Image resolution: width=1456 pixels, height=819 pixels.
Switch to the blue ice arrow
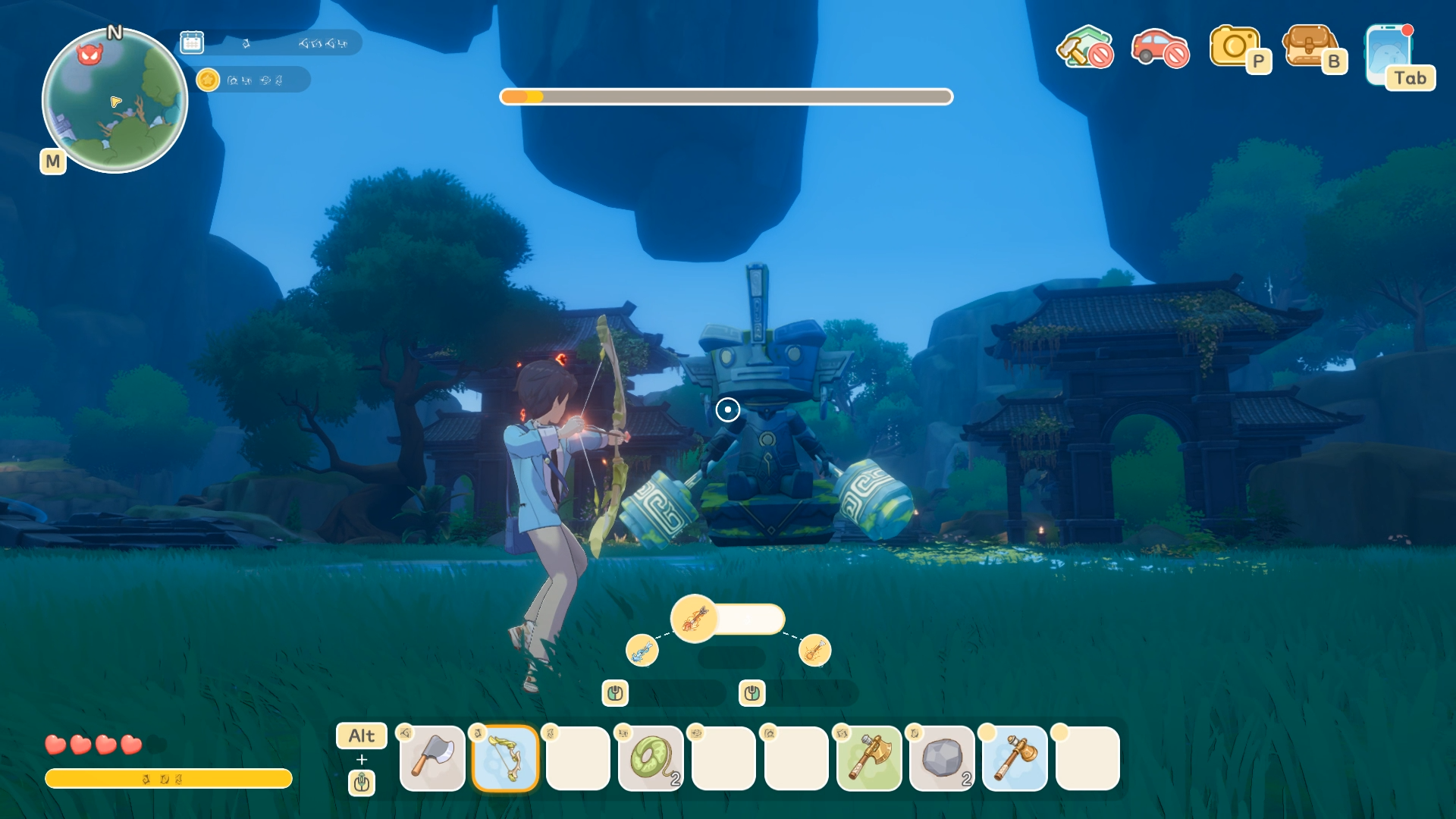(x=642, y=651)
